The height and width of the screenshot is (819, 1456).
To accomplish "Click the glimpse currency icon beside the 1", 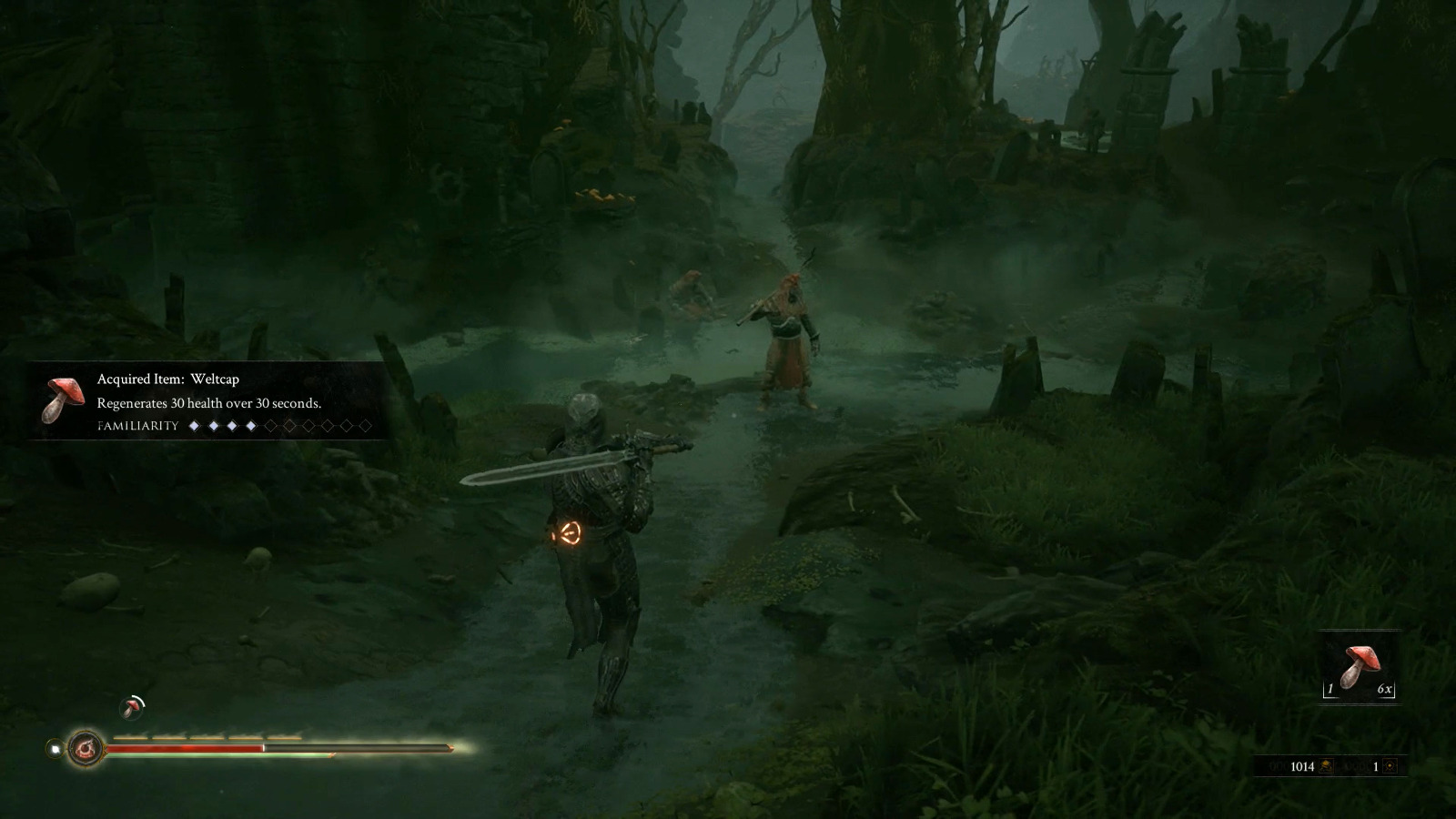I will click(1390, 766).
